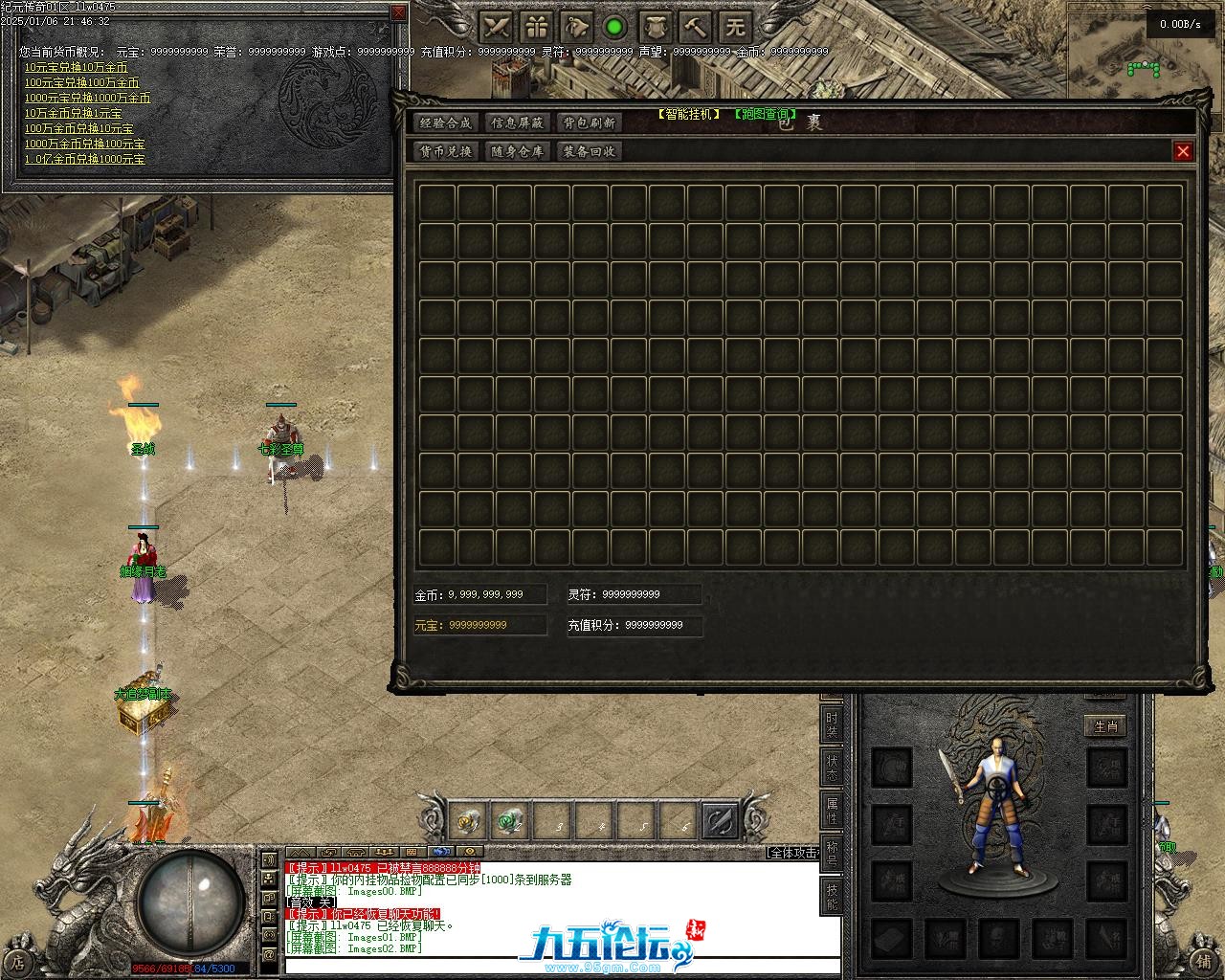Use the item in hotbar slot one

pos(470,821)
